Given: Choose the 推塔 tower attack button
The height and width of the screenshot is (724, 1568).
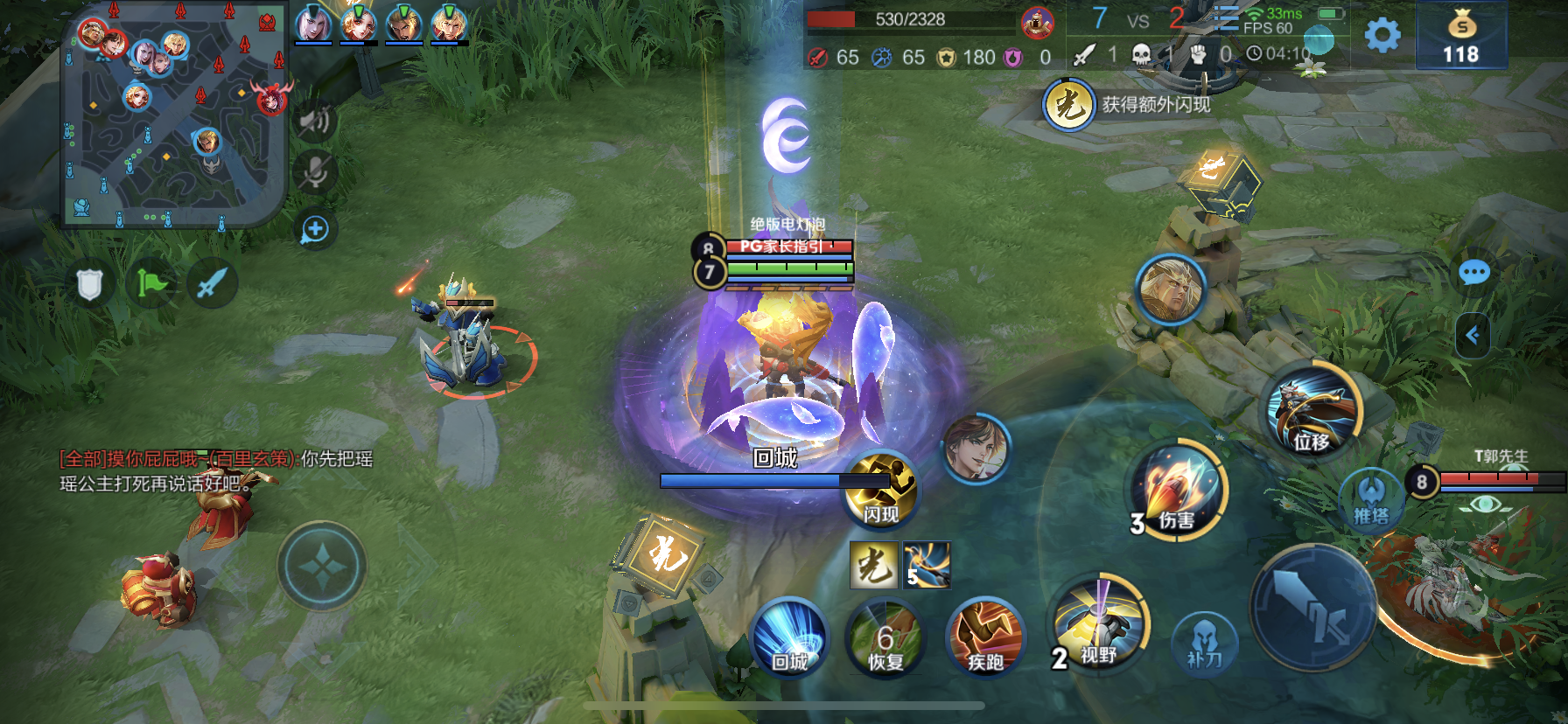Looking at the screenshot, I should tap(1371, 500).
